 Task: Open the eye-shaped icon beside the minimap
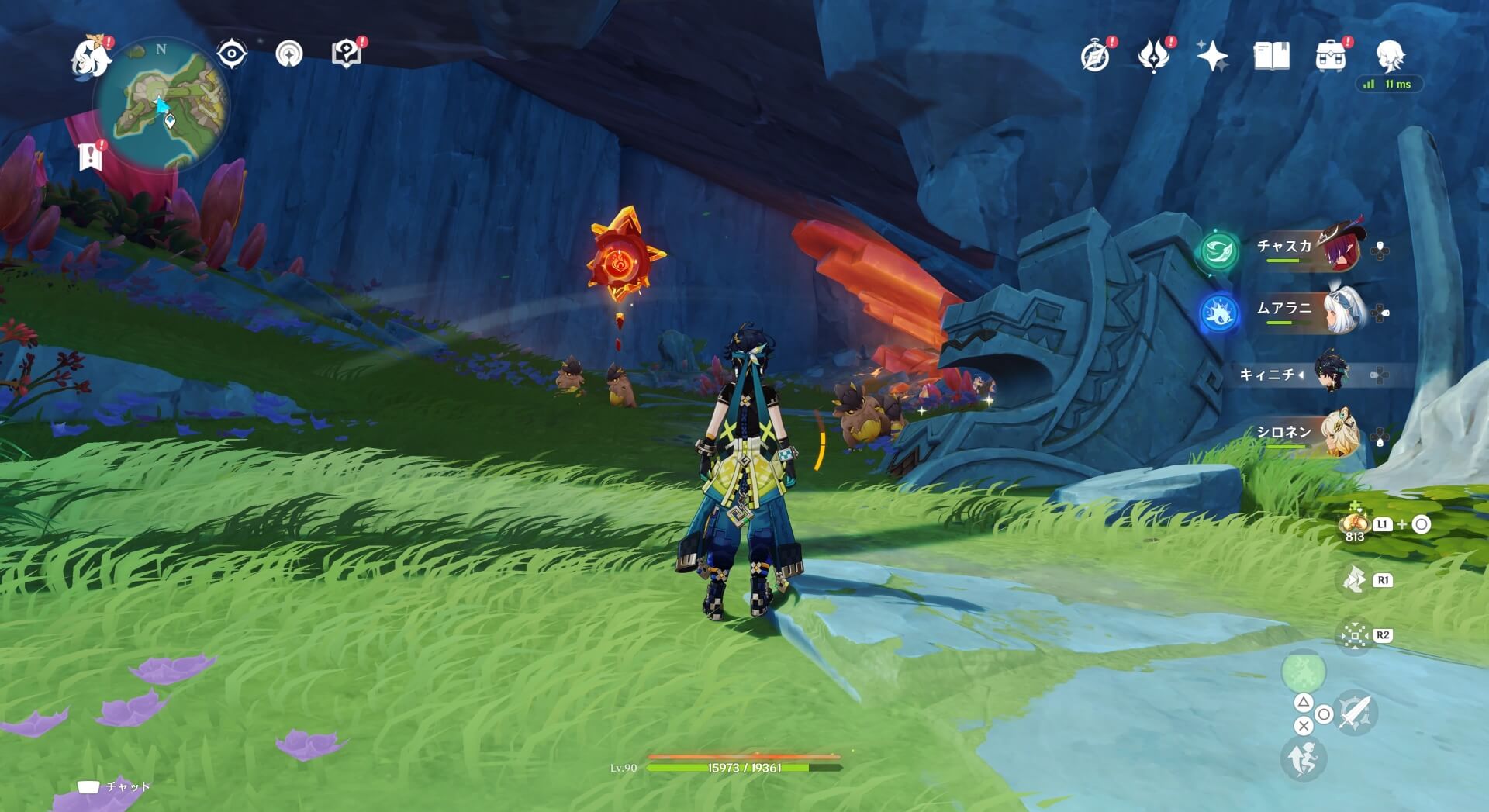click(x=231, y=54)
